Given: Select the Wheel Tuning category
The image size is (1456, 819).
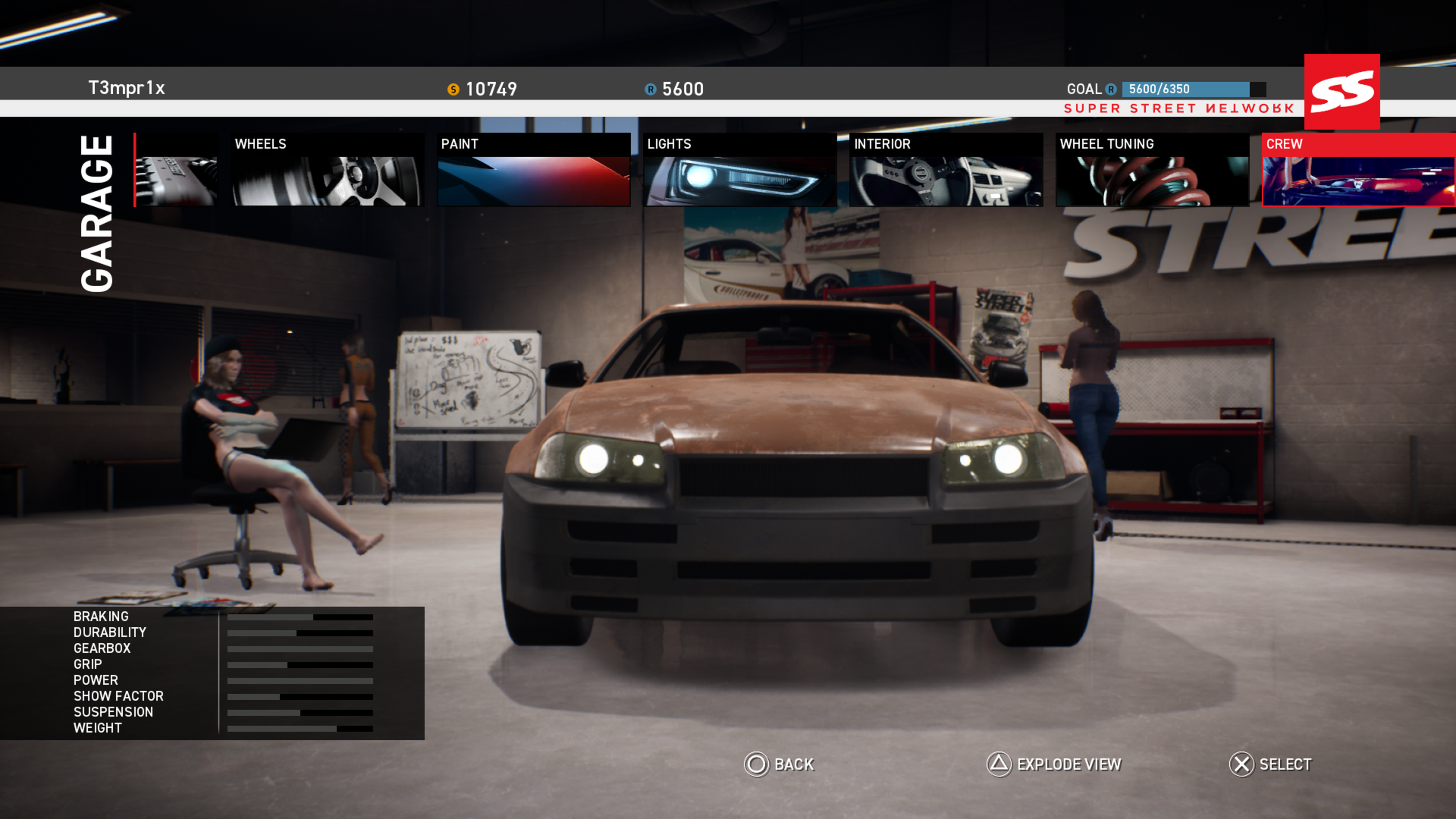Looking at the screenshot, I should point(1152,168).
